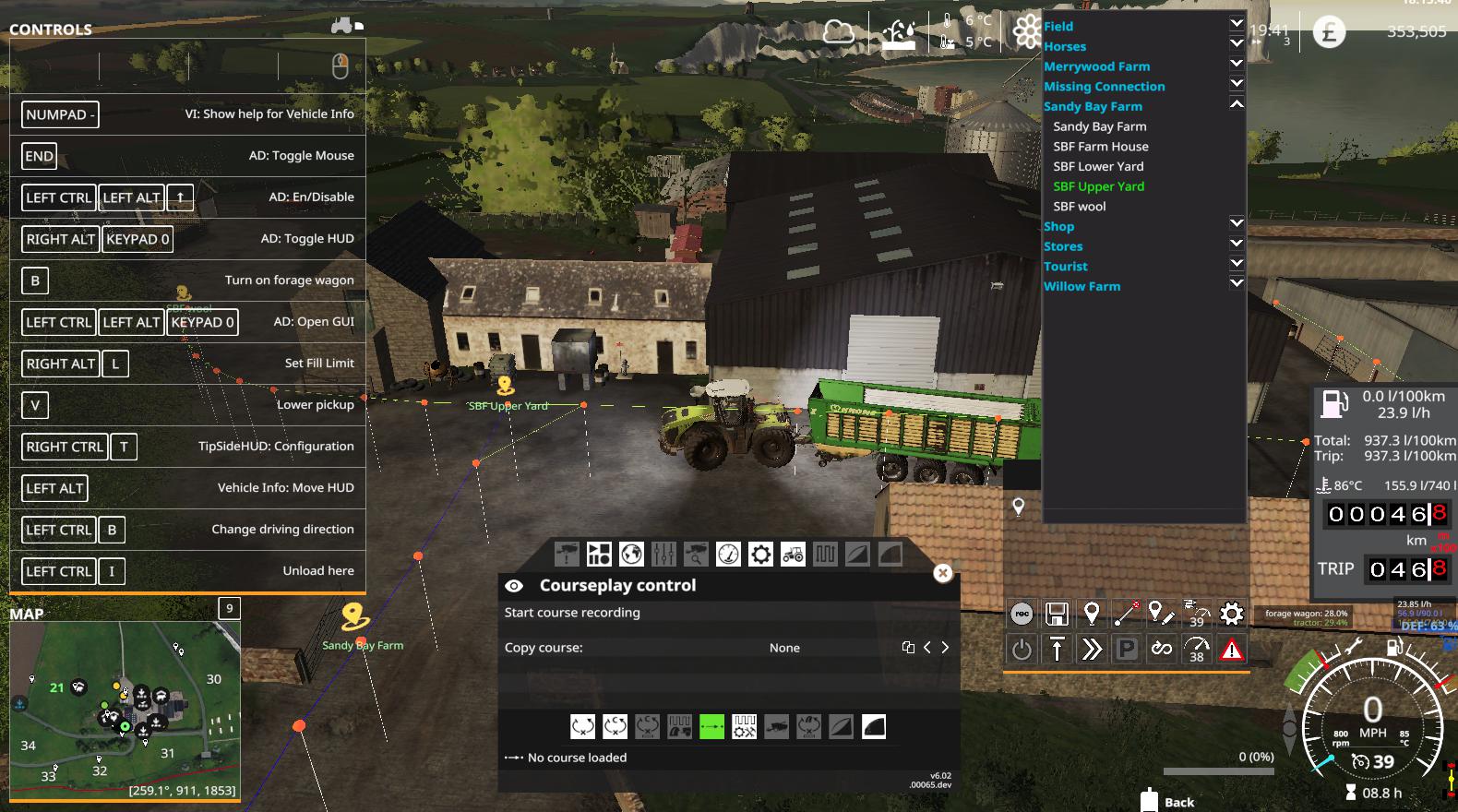Screen dimensions: 1458x812
Task: Collapse the Sandy Bay Farm group
Action: coord(1237,104)
